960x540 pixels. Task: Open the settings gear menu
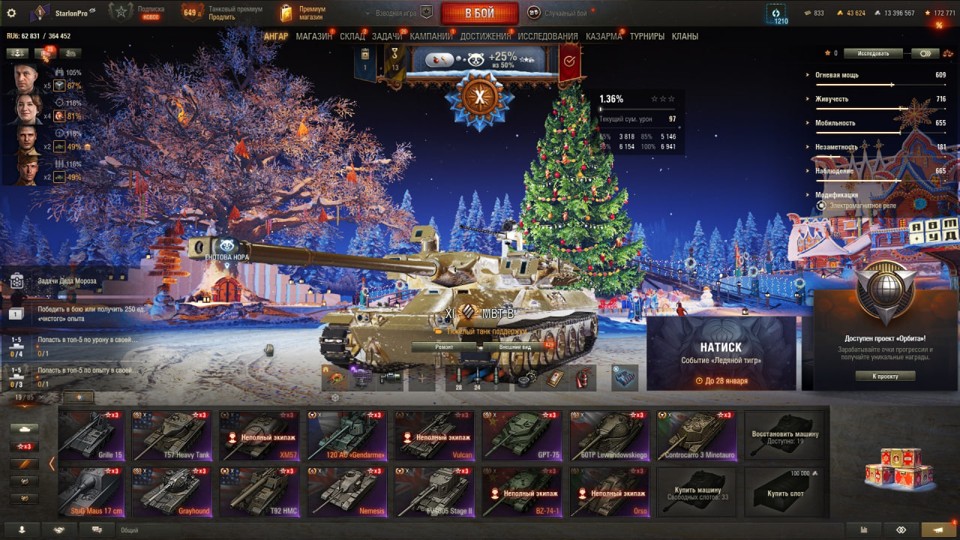12,13
